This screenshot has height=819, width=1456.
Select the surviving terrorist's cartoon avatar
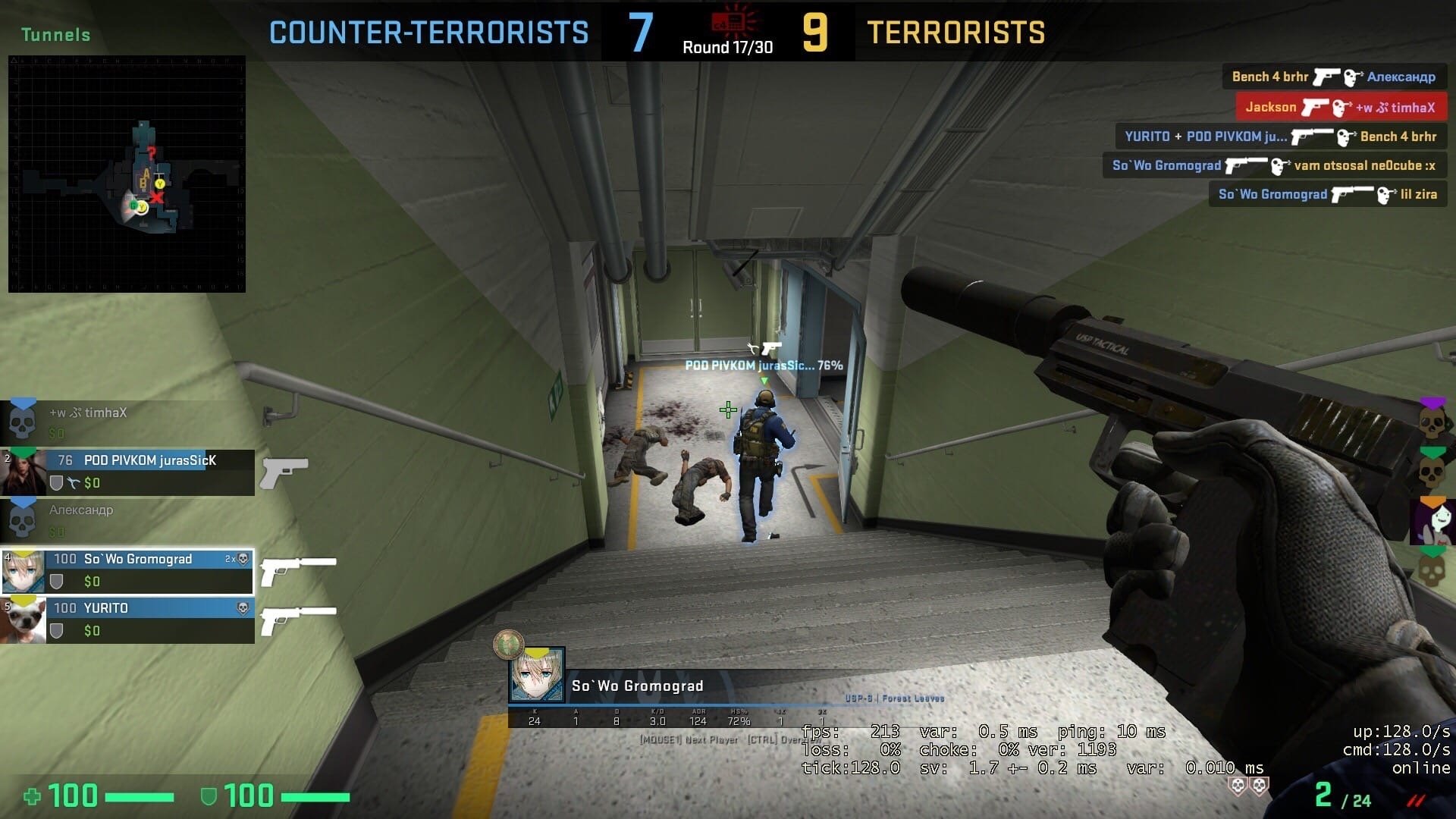[x=1432, y=522]
